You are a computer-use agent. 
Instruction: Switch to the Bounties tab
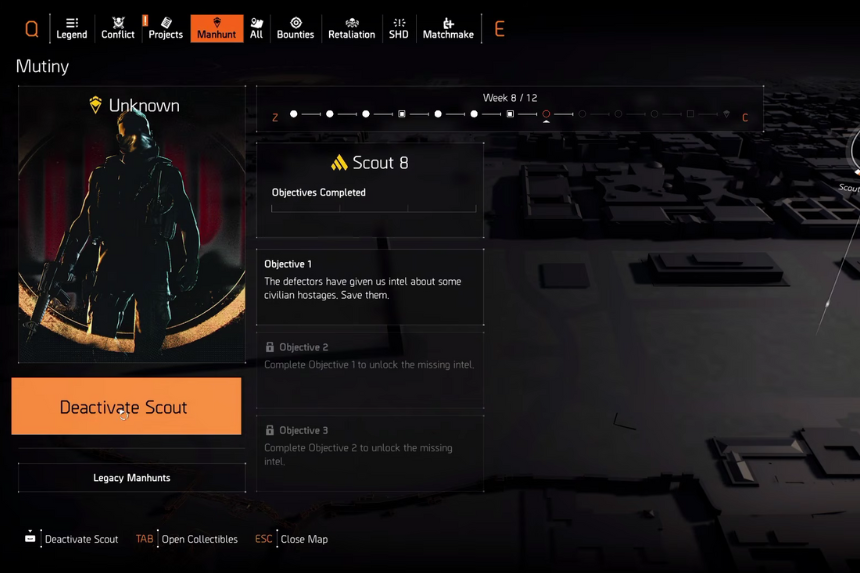295,28
